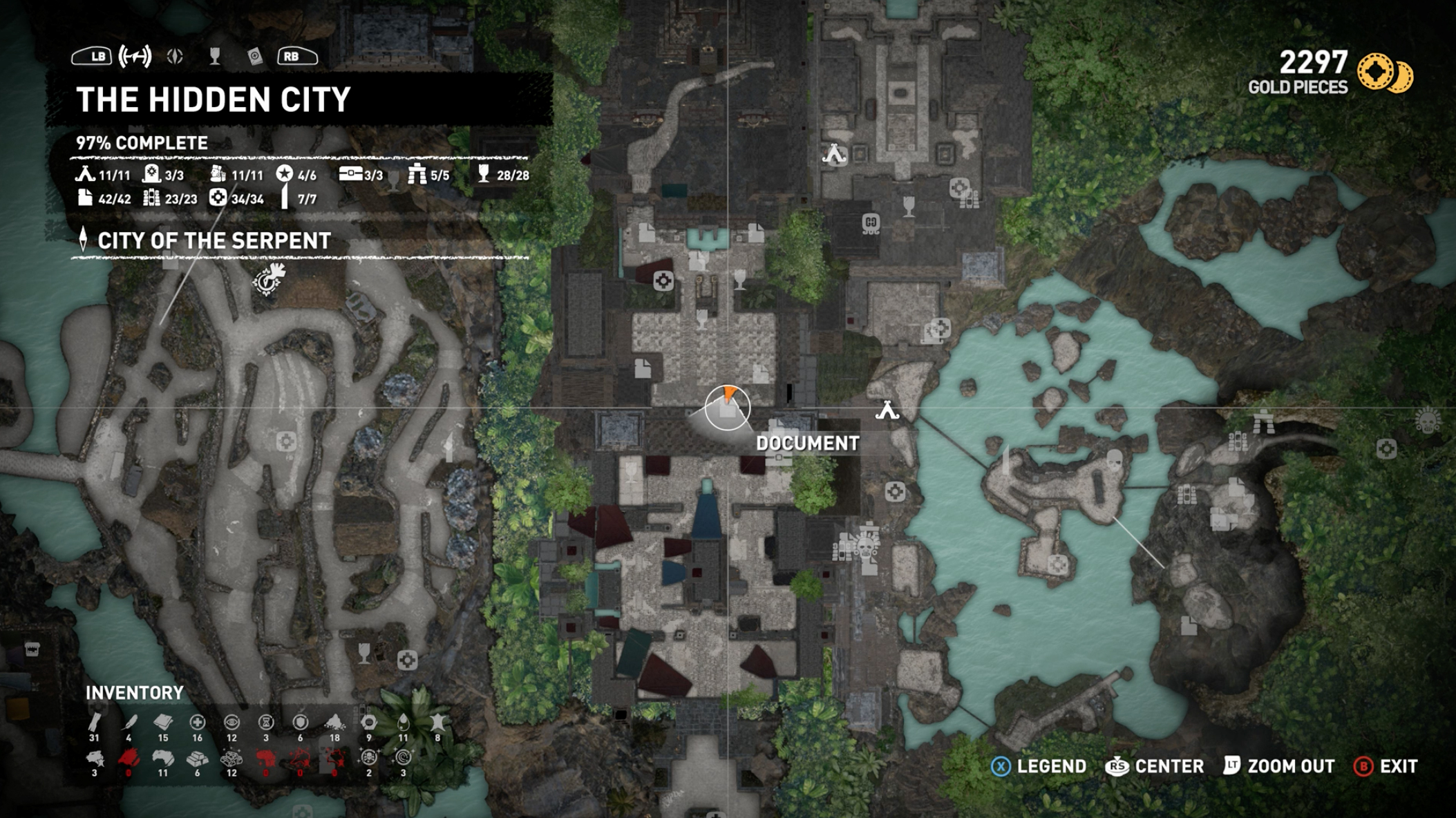Choose the stone archway marker by the cave
Viewport: 1456px width, 818px height.
point(1264,421)
